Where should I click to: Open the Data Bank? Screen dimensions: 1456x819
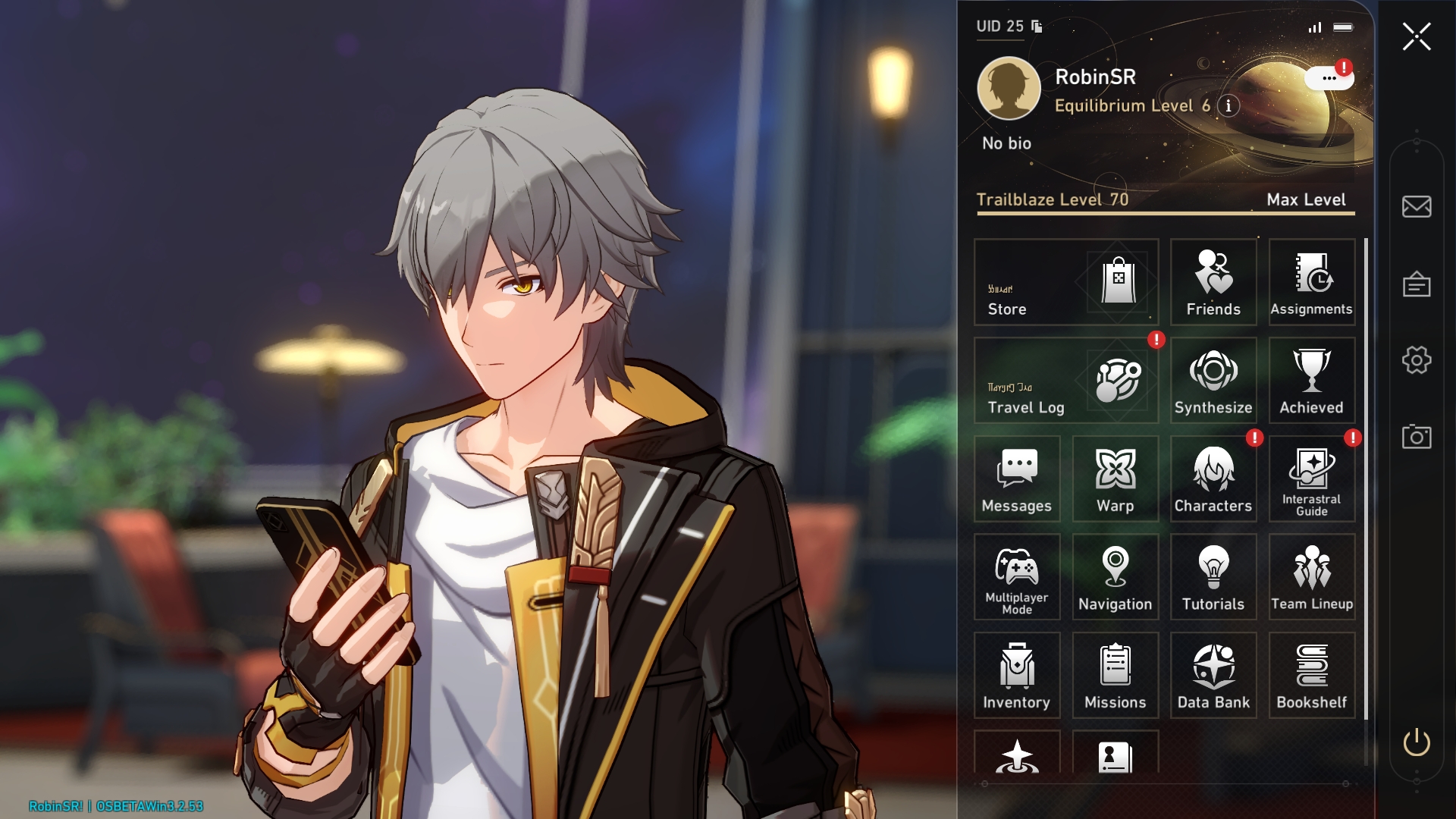coord(1213,675)
